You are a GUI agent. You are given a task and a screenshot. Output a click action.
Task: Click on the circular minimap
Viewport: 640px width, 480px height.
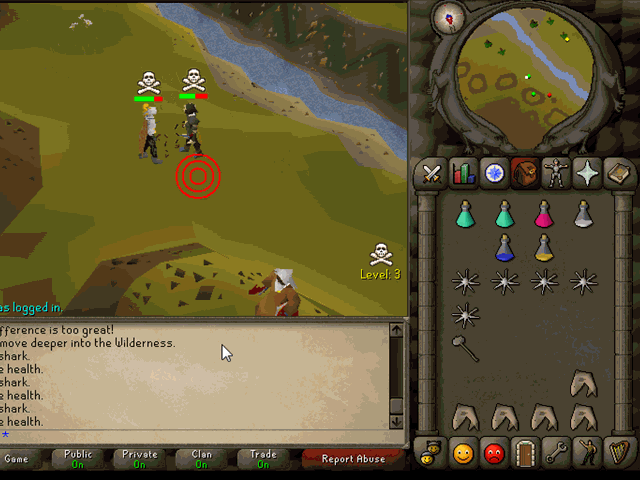[520, 75]
